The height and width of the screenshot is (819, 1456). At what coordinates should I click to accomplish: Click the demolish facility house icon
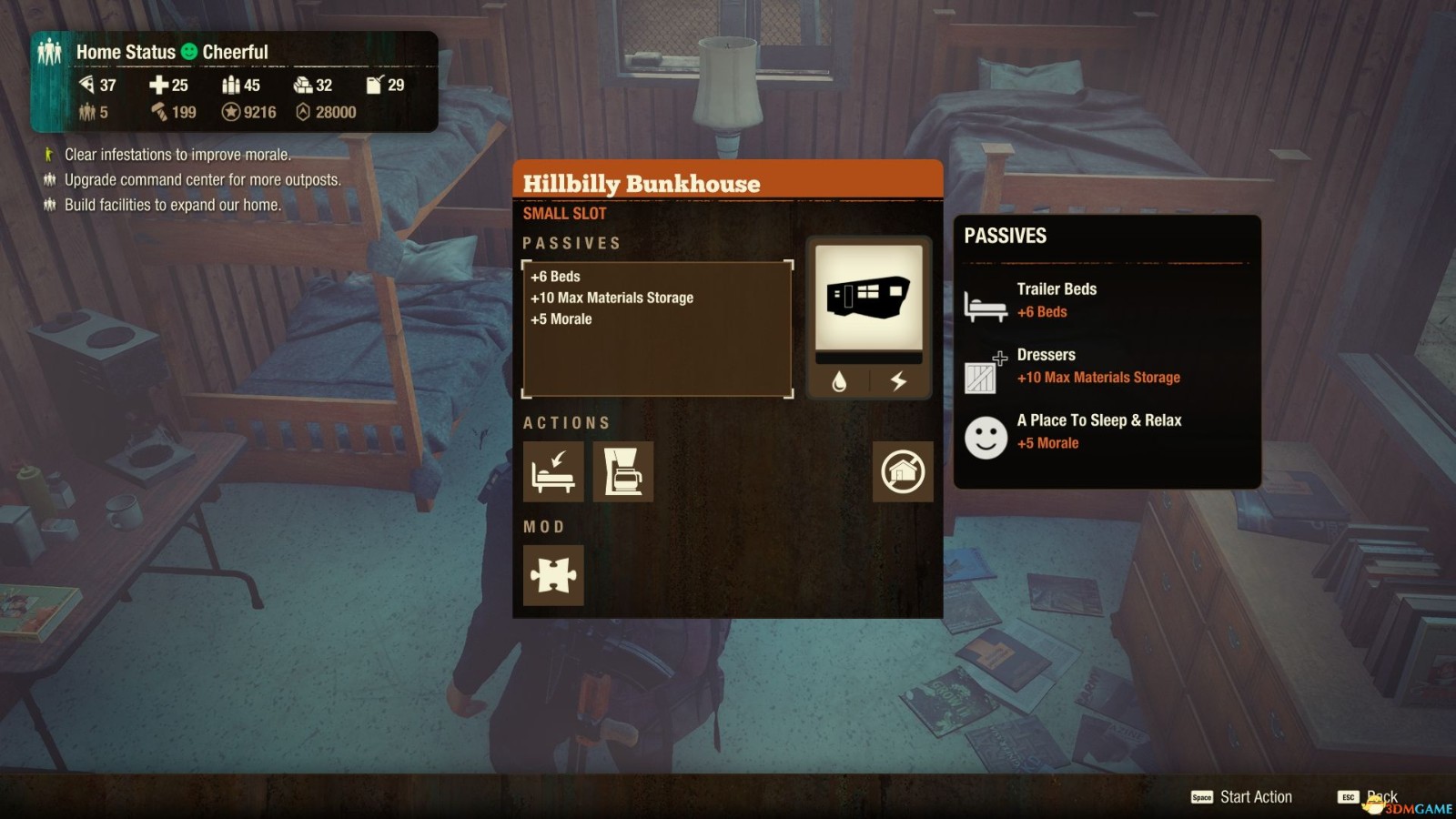pyautogui.click(x=903, y=471)
